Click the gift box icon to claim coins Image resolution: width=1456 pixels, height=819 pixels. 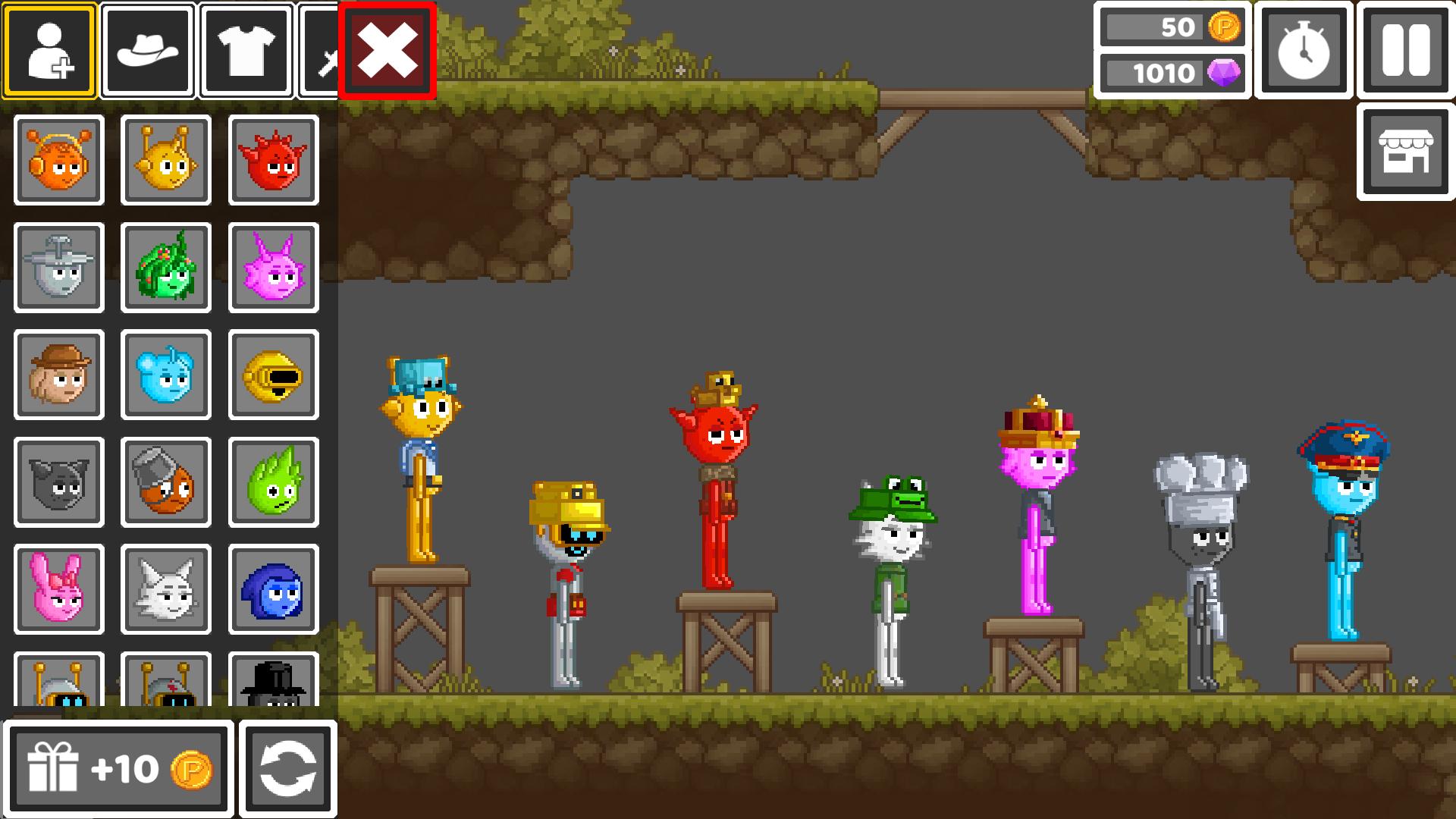(57, 769)
